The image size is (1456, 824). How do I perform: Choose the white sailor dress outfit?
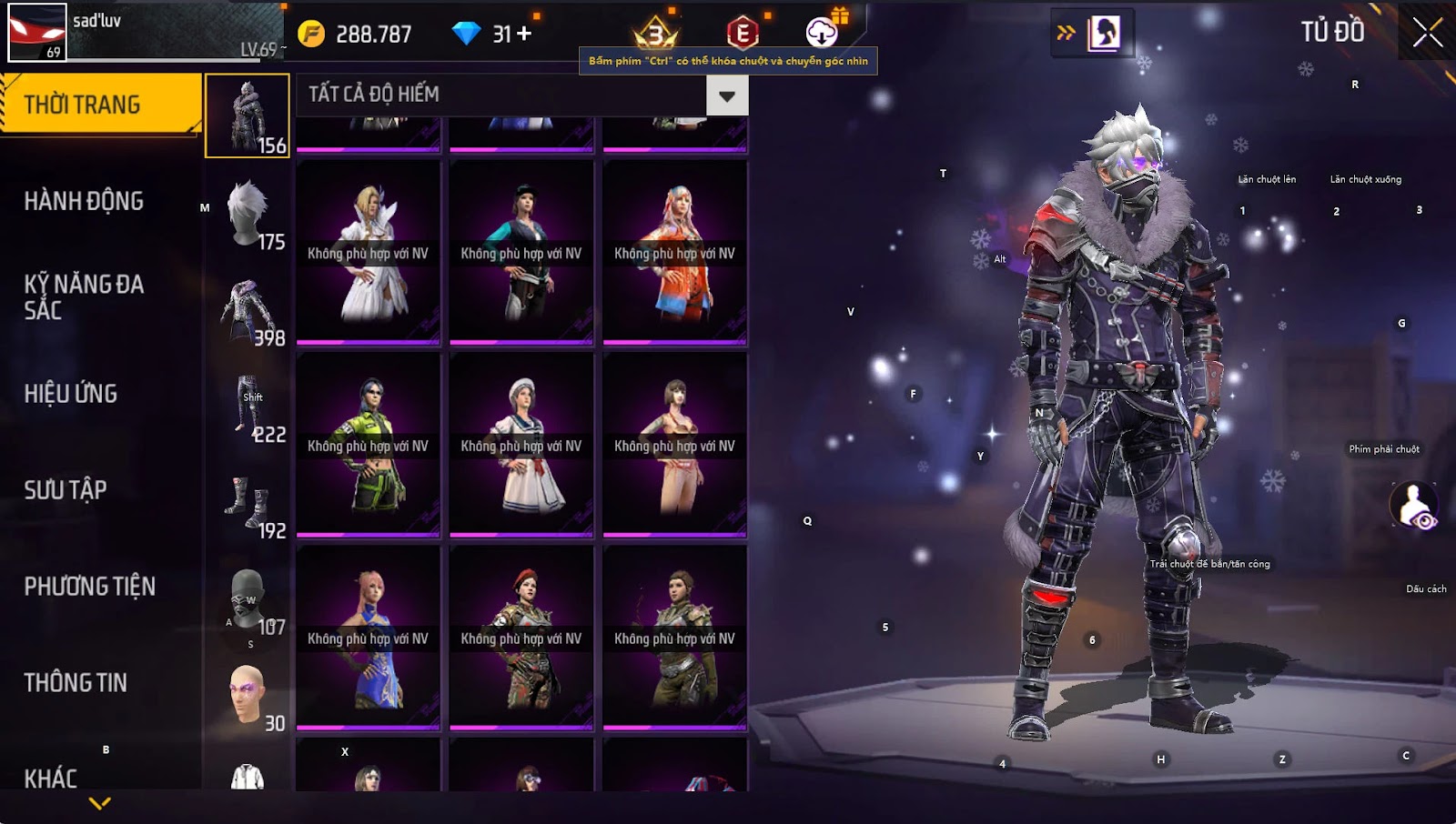click(521, 447)
